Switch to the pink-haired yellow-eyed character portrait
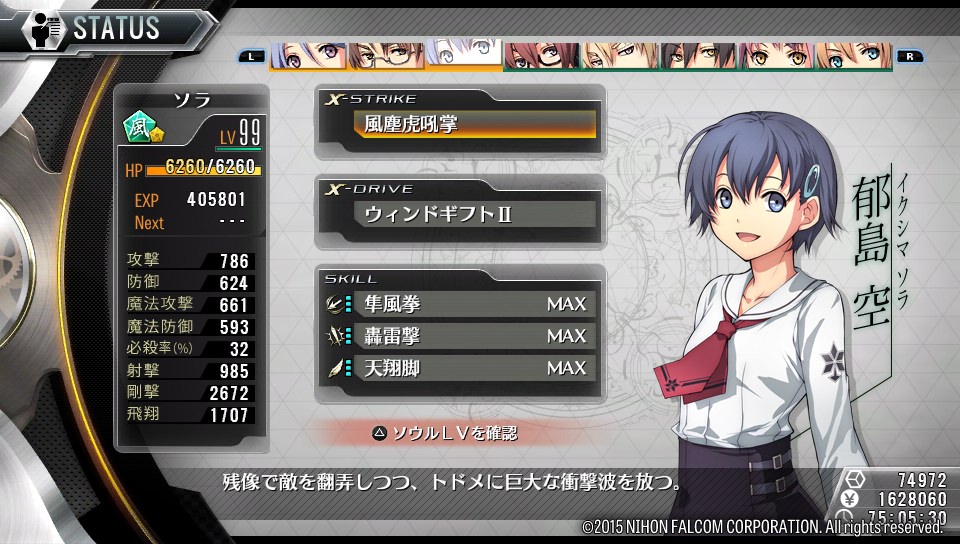 [x=775, y=56]
